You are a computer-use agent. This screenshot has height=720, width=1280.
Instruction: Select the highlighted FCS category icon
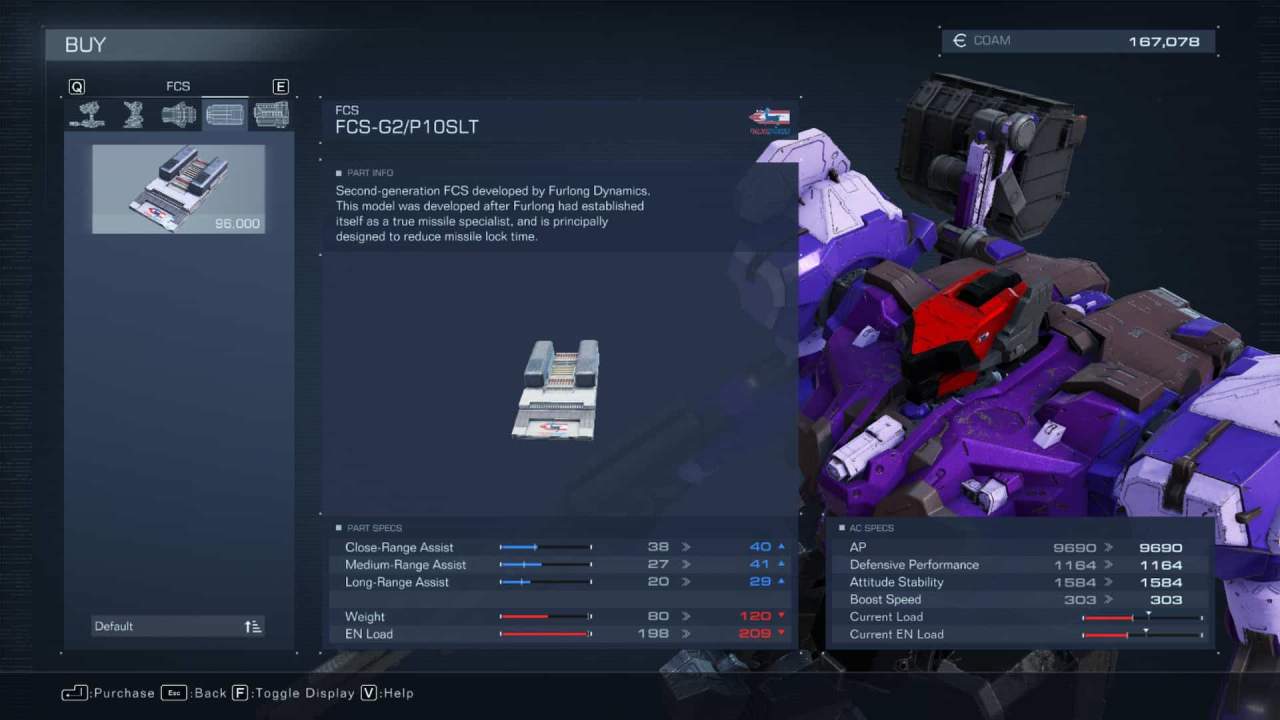[224, 114]
